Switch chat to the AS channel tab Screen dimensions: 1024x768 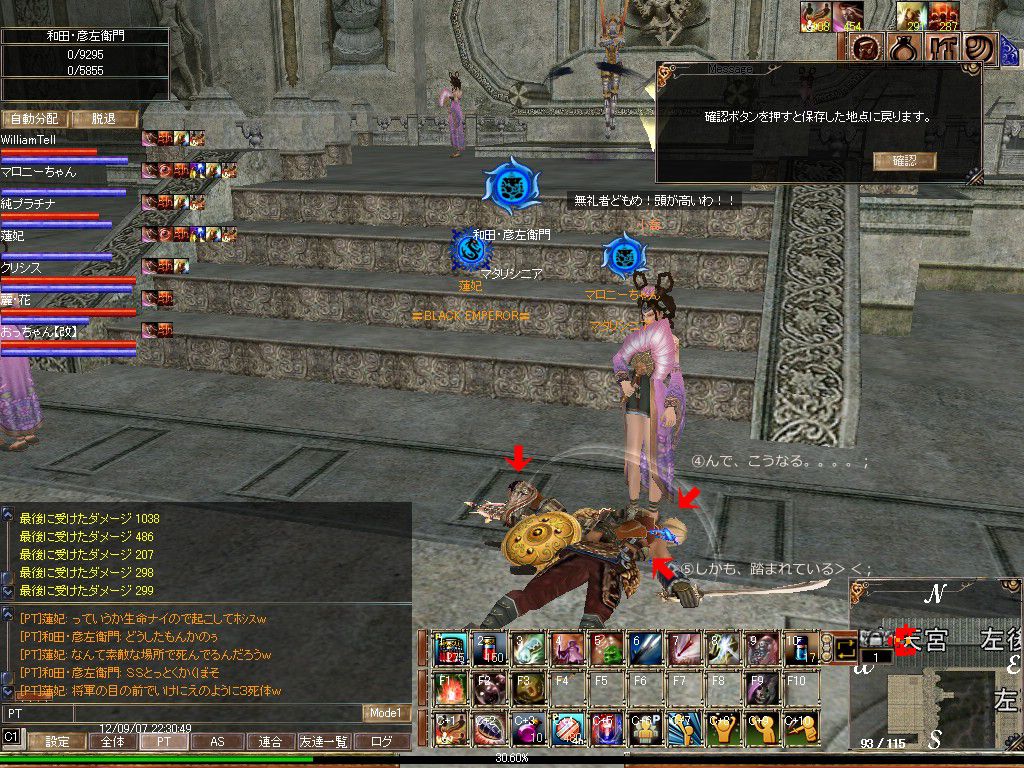[217, 742]
